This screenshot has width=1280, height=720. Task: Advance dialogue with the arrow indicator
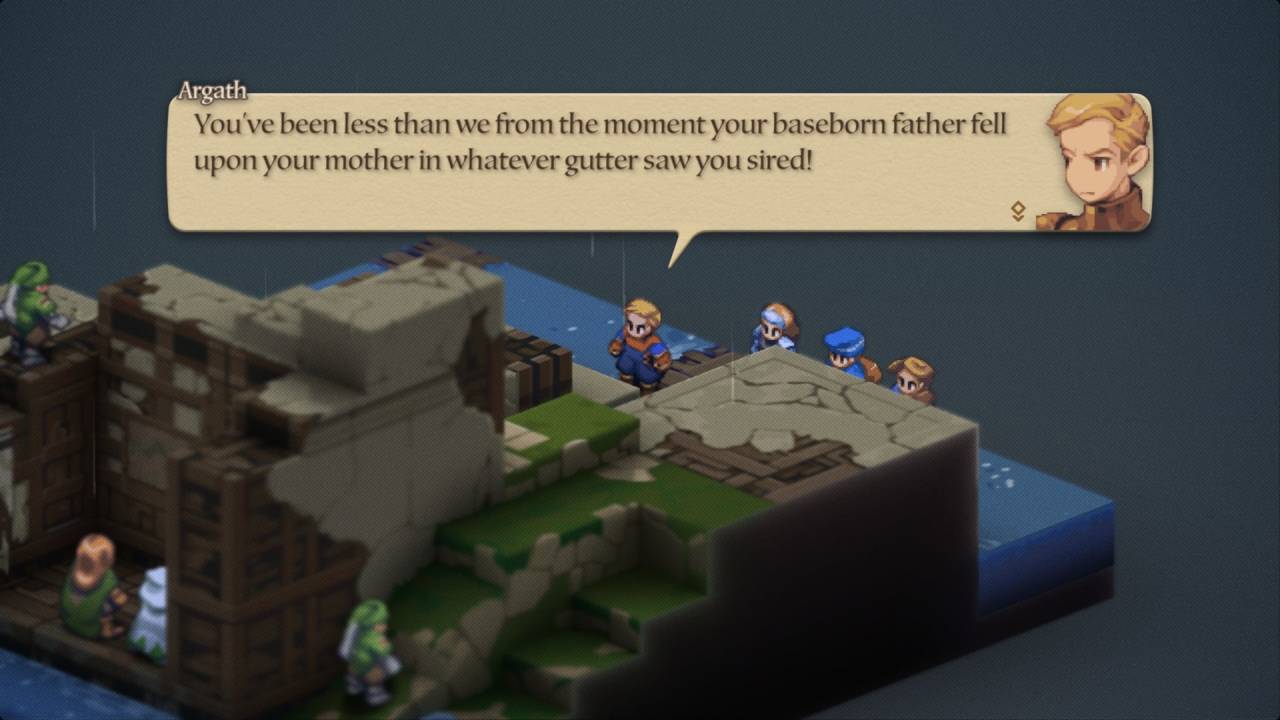coord(1018,211)
